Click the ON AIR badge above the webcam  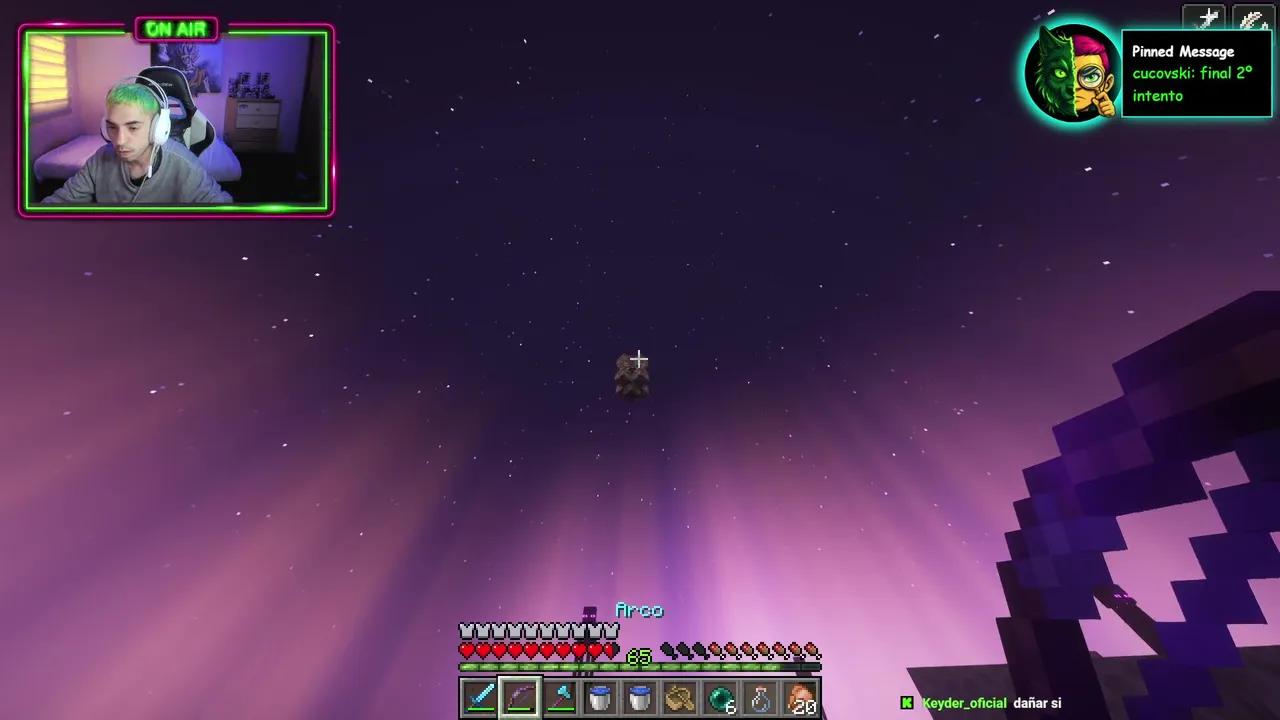tap(175, 29)
